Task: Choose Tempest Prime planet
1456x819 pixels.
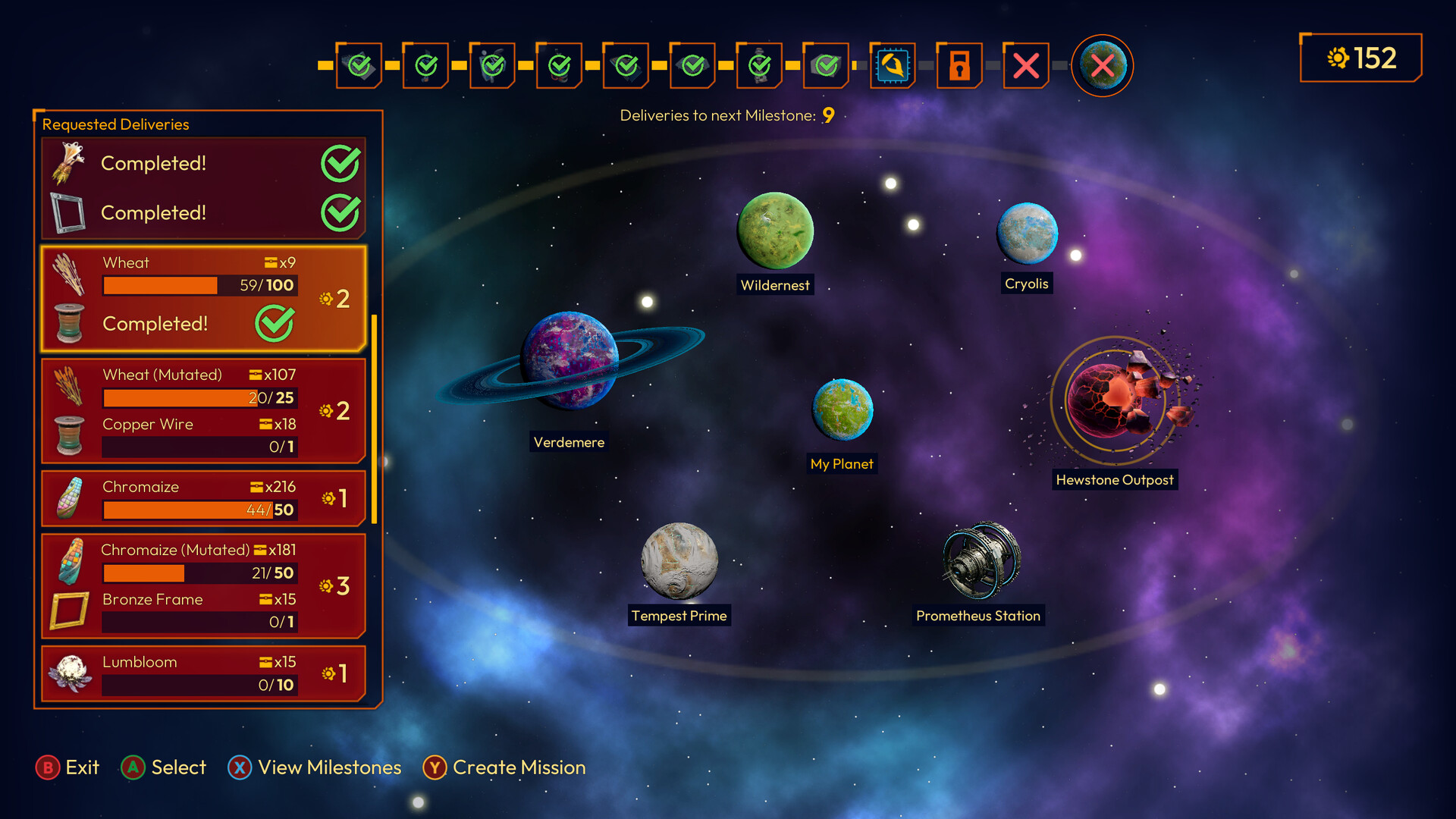Action: click(x=679, y=560)
